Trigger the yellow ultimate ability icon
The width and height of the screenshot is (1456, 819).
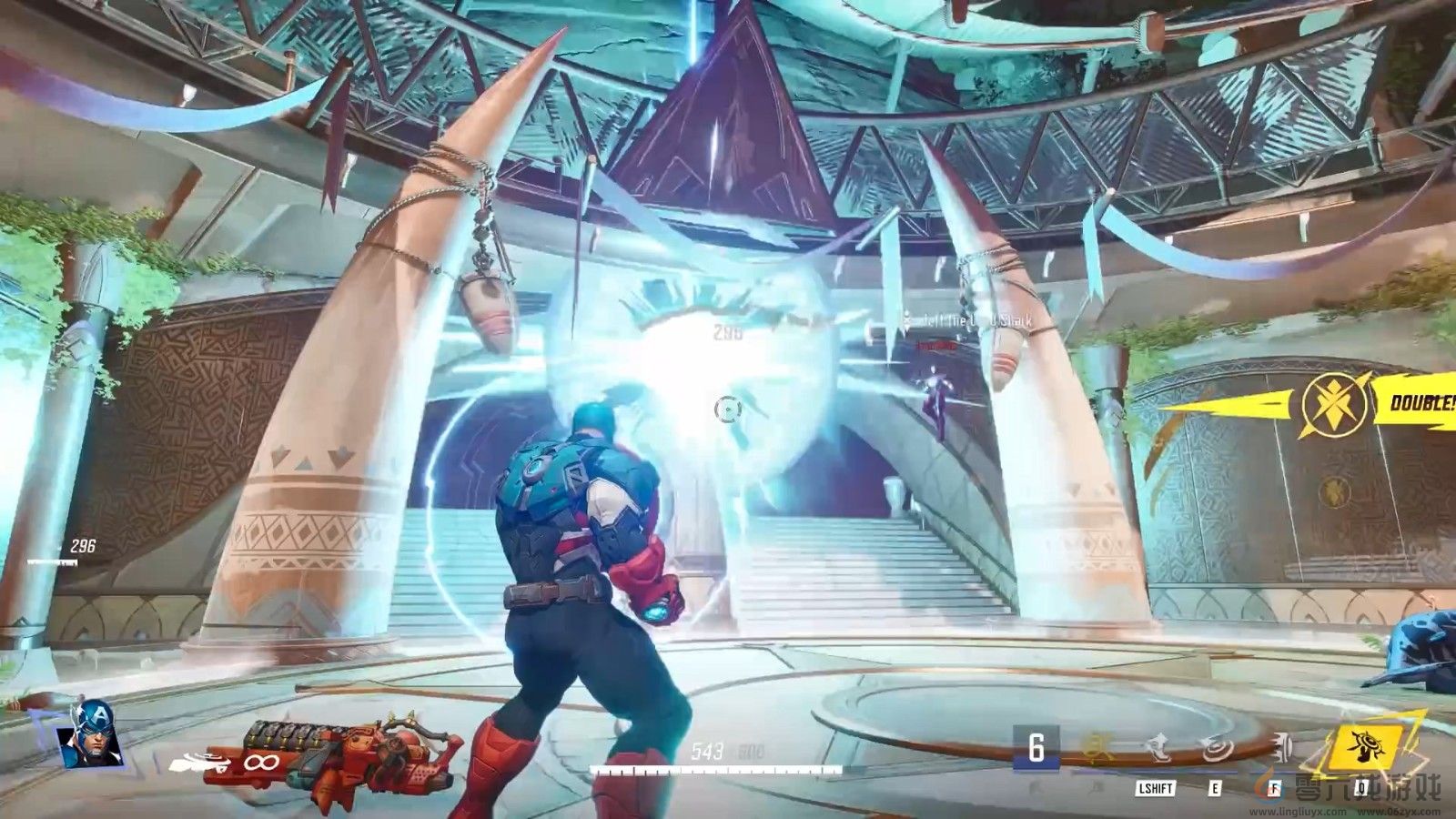[x=1362, y=747]
